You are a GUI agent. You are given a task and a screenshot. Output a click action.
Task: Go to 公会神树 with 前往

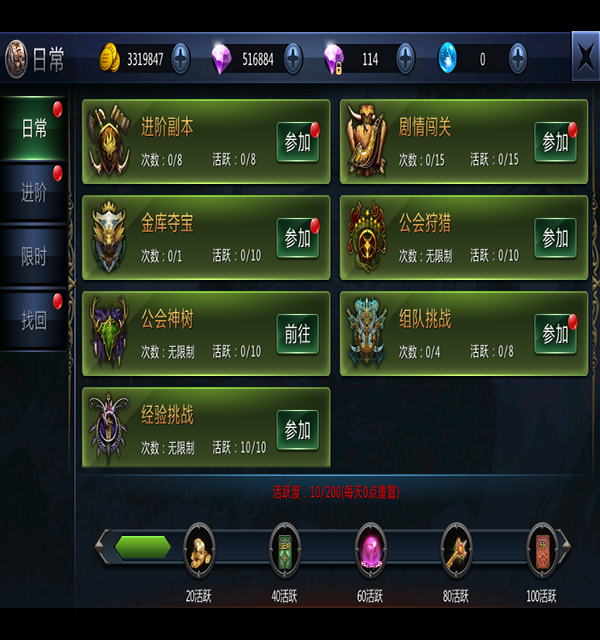[297, 334]
